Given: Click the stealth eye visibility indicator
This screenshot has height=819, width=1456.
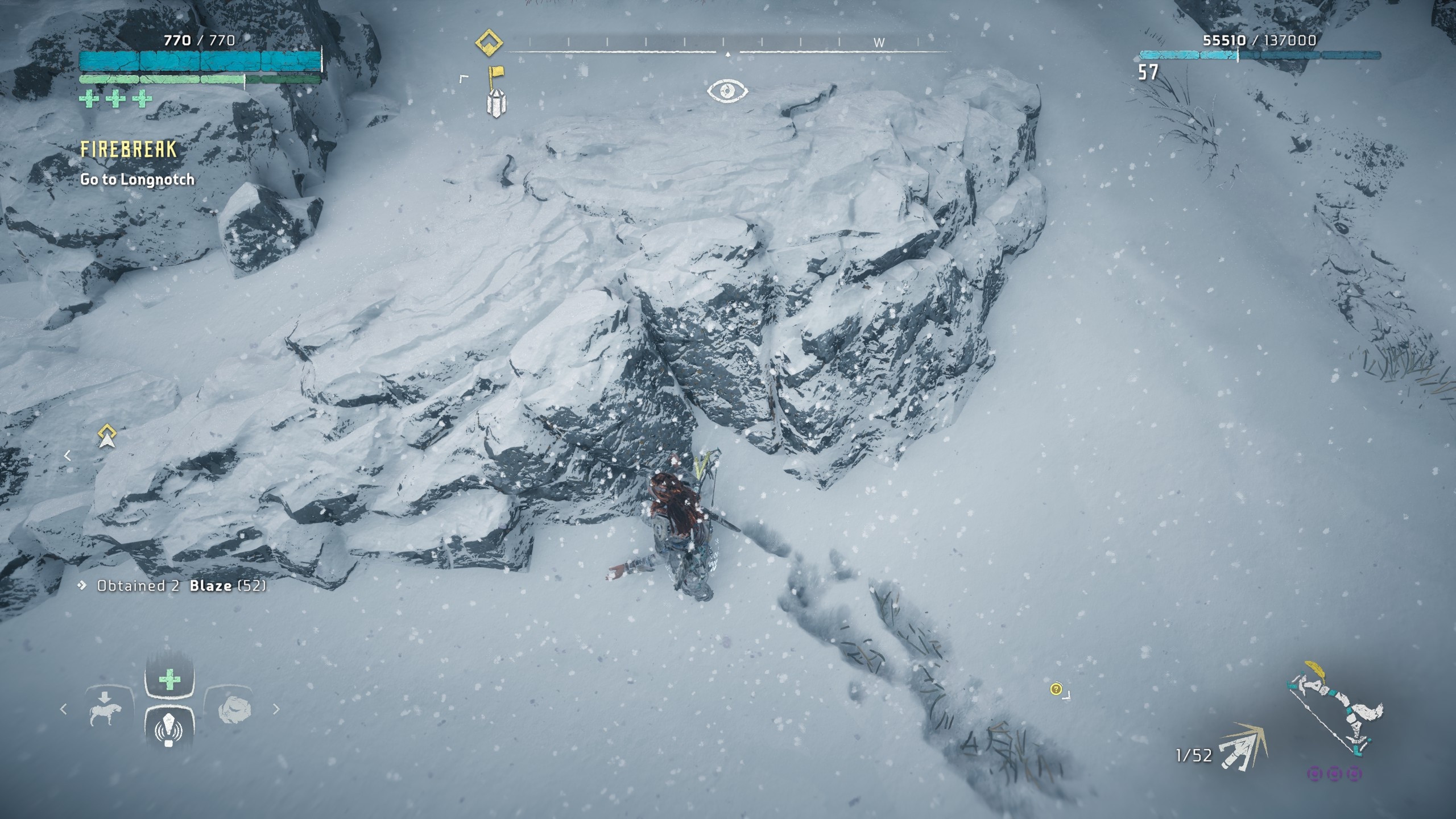Looking at the screenshot, I should 727,91.
